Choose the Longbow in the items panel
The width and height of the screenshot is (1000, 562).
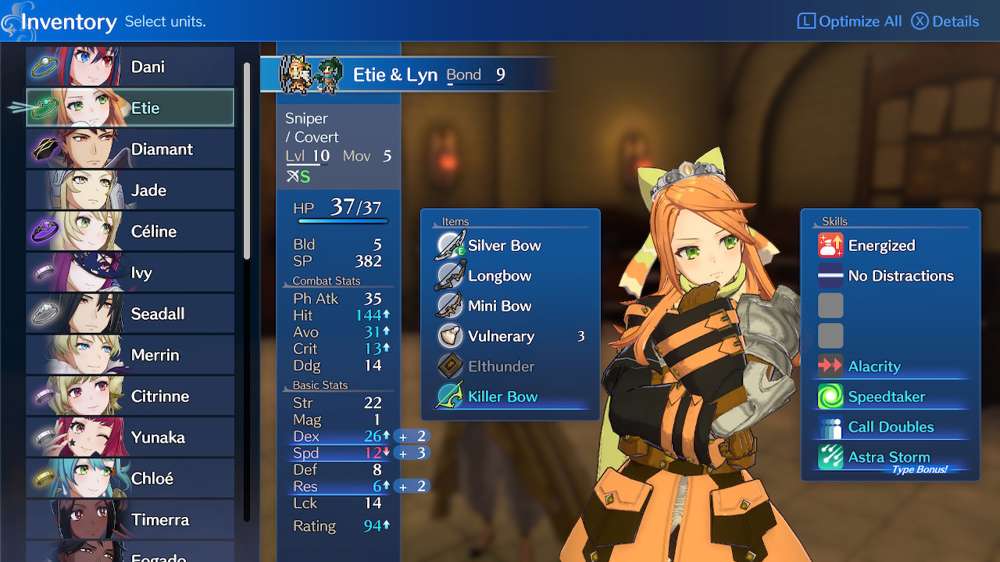499,276
